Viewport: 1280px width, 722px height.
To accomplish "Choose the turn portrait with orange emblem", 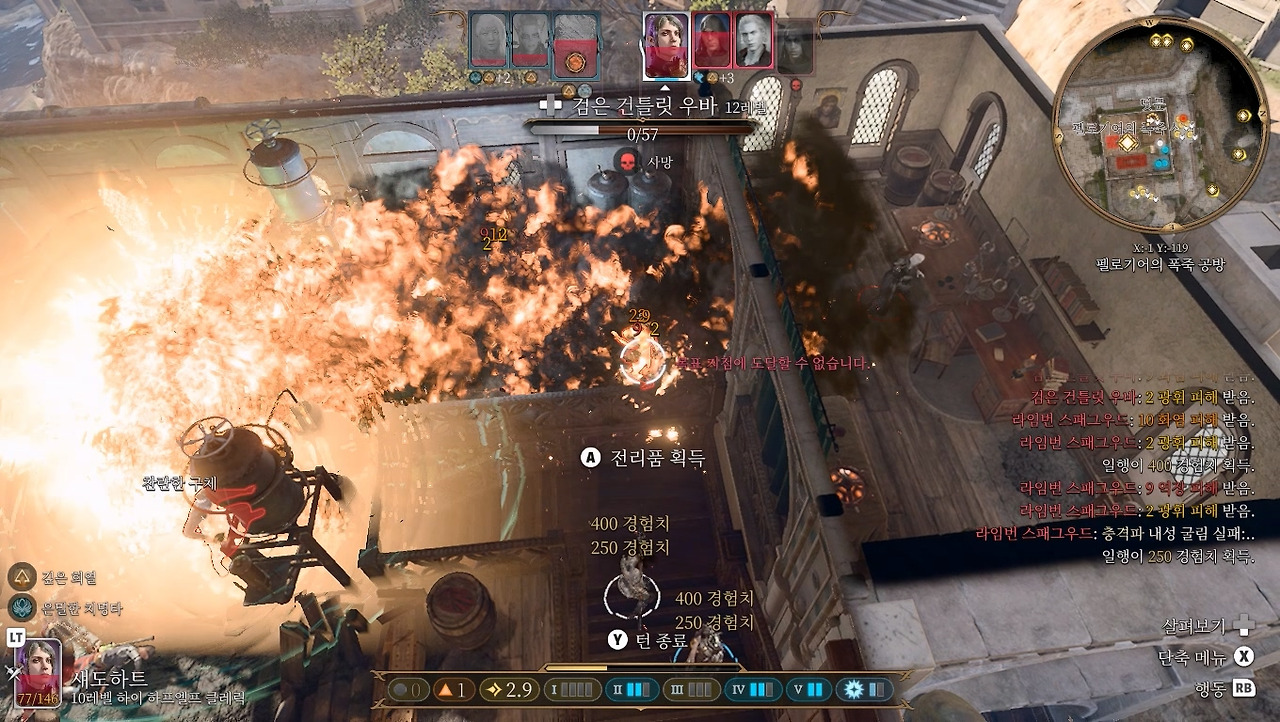I will coord(575,45).
